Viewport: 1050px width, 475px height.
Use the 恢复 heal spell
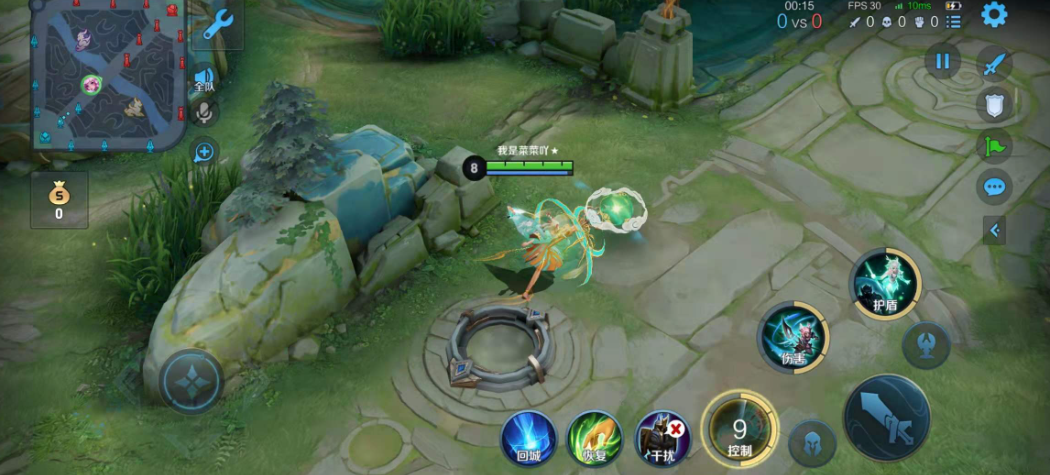coord(595,438)
